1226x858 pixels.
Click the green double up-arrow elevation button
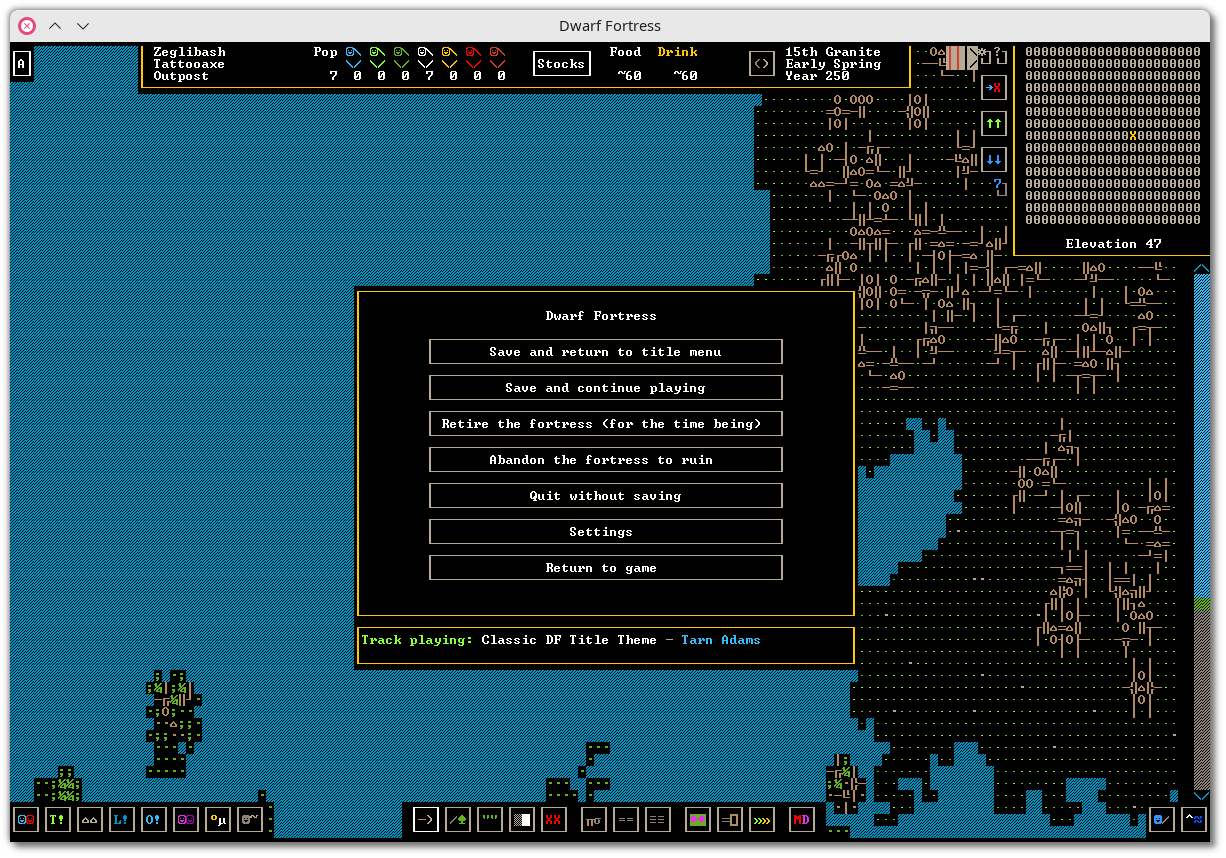[x=993, y=123]
